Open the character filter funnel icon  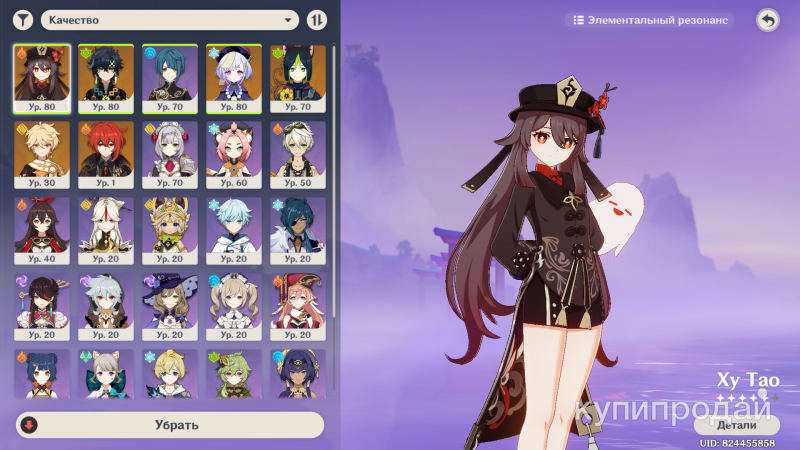[x=24, y=20]
